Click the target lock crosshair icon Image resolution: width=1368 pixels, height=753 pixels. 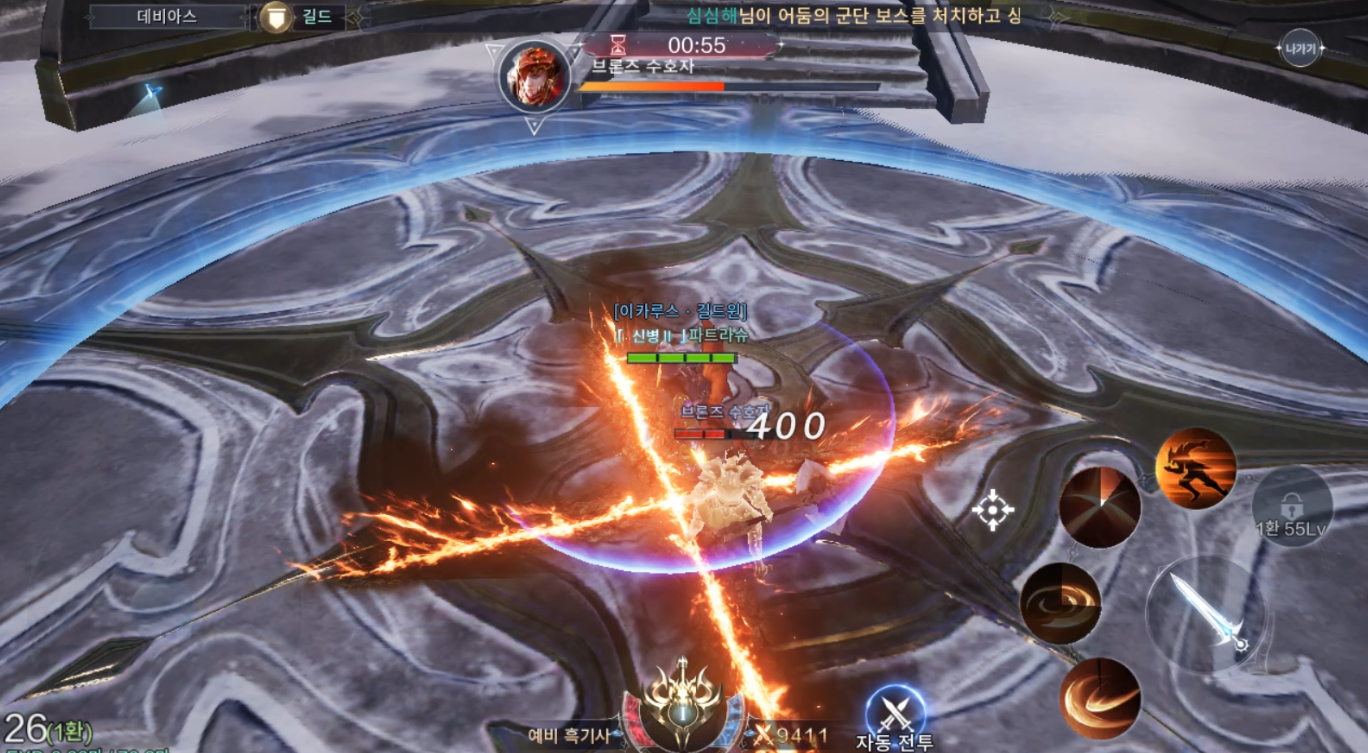point(993,510)
